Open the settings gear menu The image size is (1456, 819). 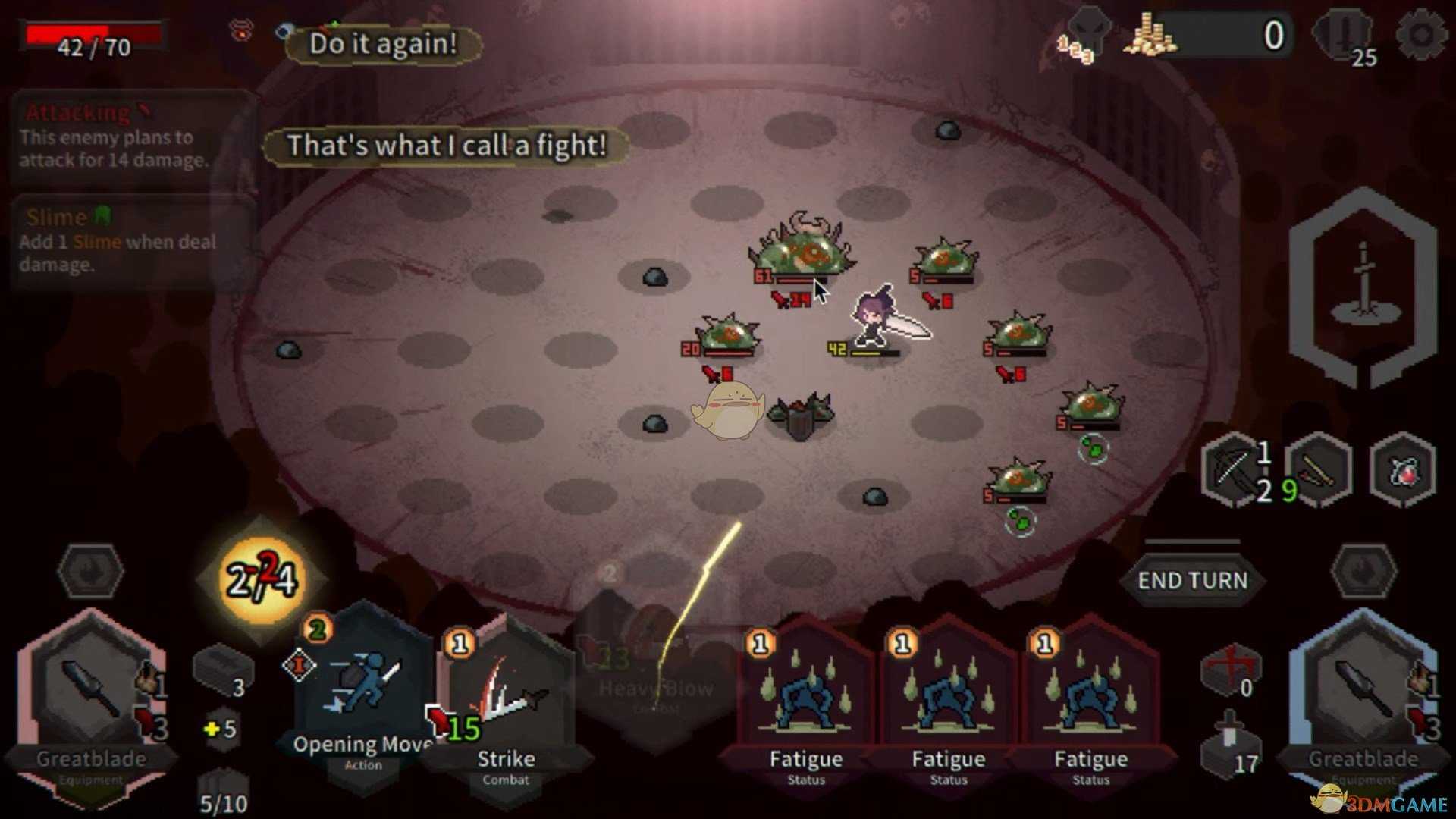[1420, 35]
